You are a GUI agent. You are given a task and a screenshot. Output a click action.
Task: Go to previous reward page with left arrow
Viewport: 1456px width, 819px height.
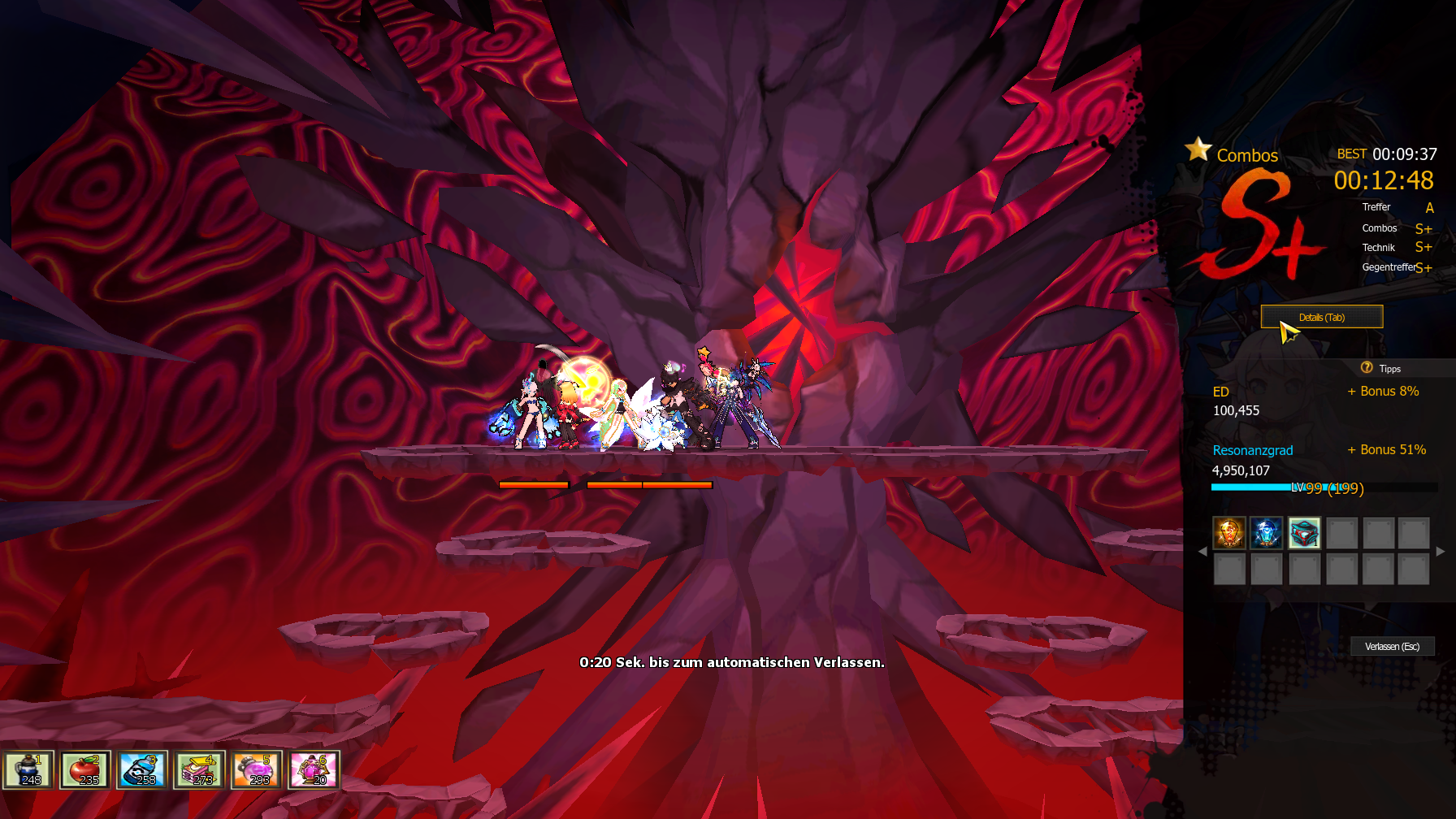pyautogui.click(x=1202, y=551)
